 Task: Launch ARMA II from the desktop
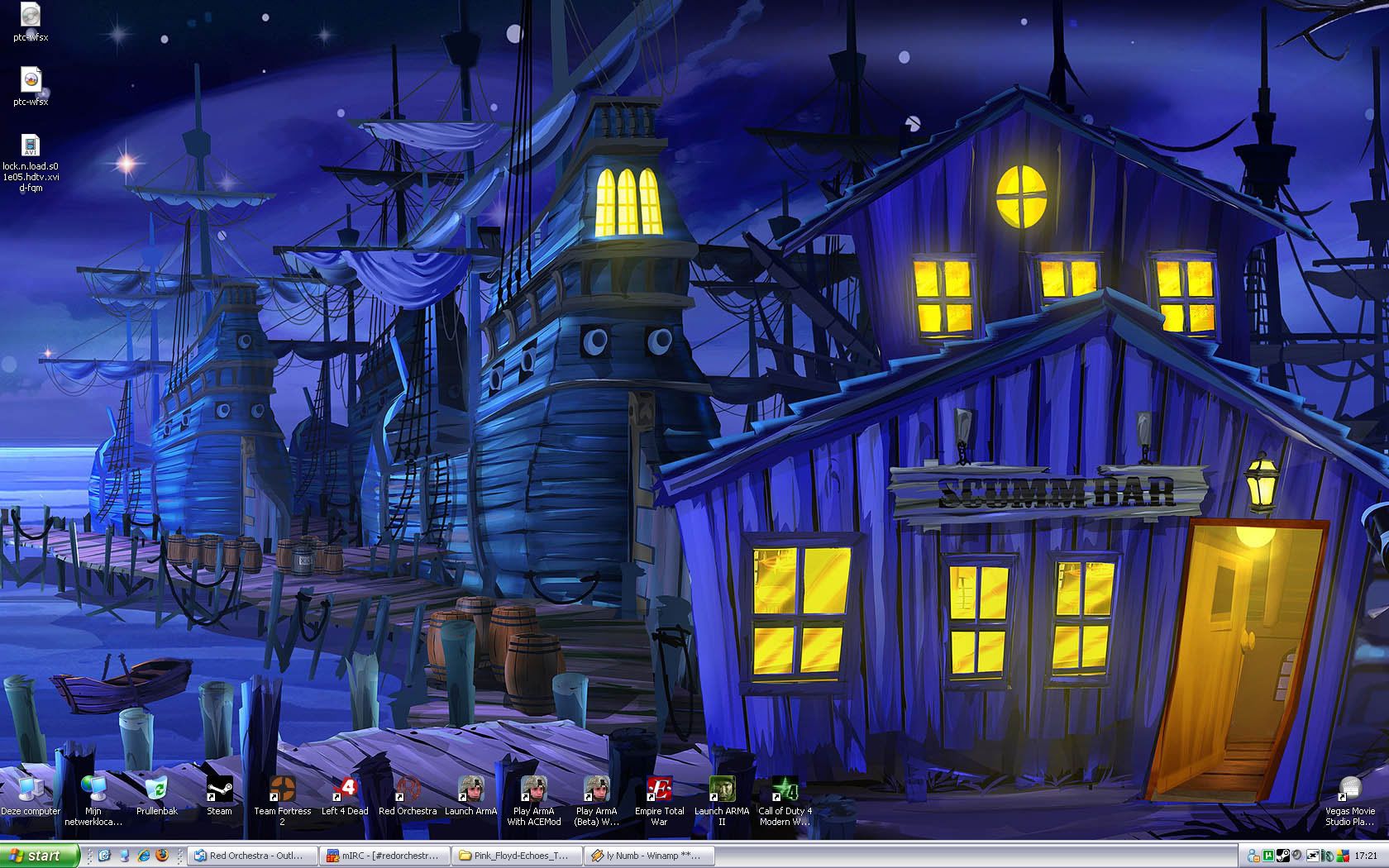pos(722,790)
